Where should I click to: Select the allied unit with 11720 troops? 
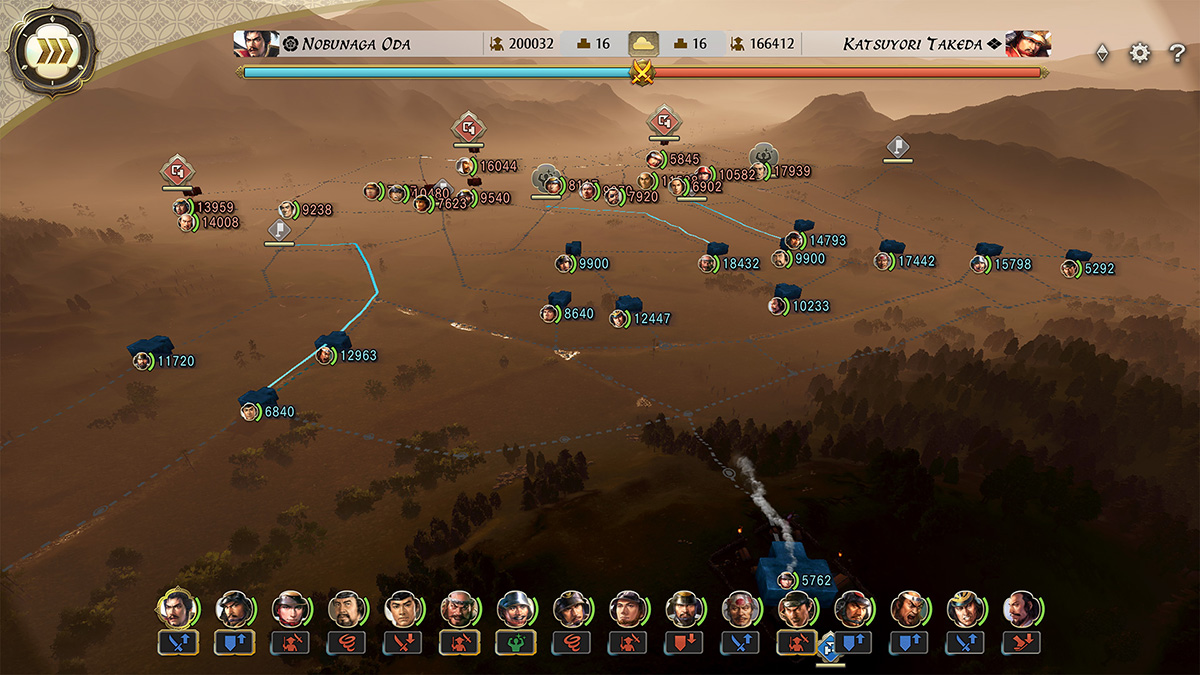143,361
